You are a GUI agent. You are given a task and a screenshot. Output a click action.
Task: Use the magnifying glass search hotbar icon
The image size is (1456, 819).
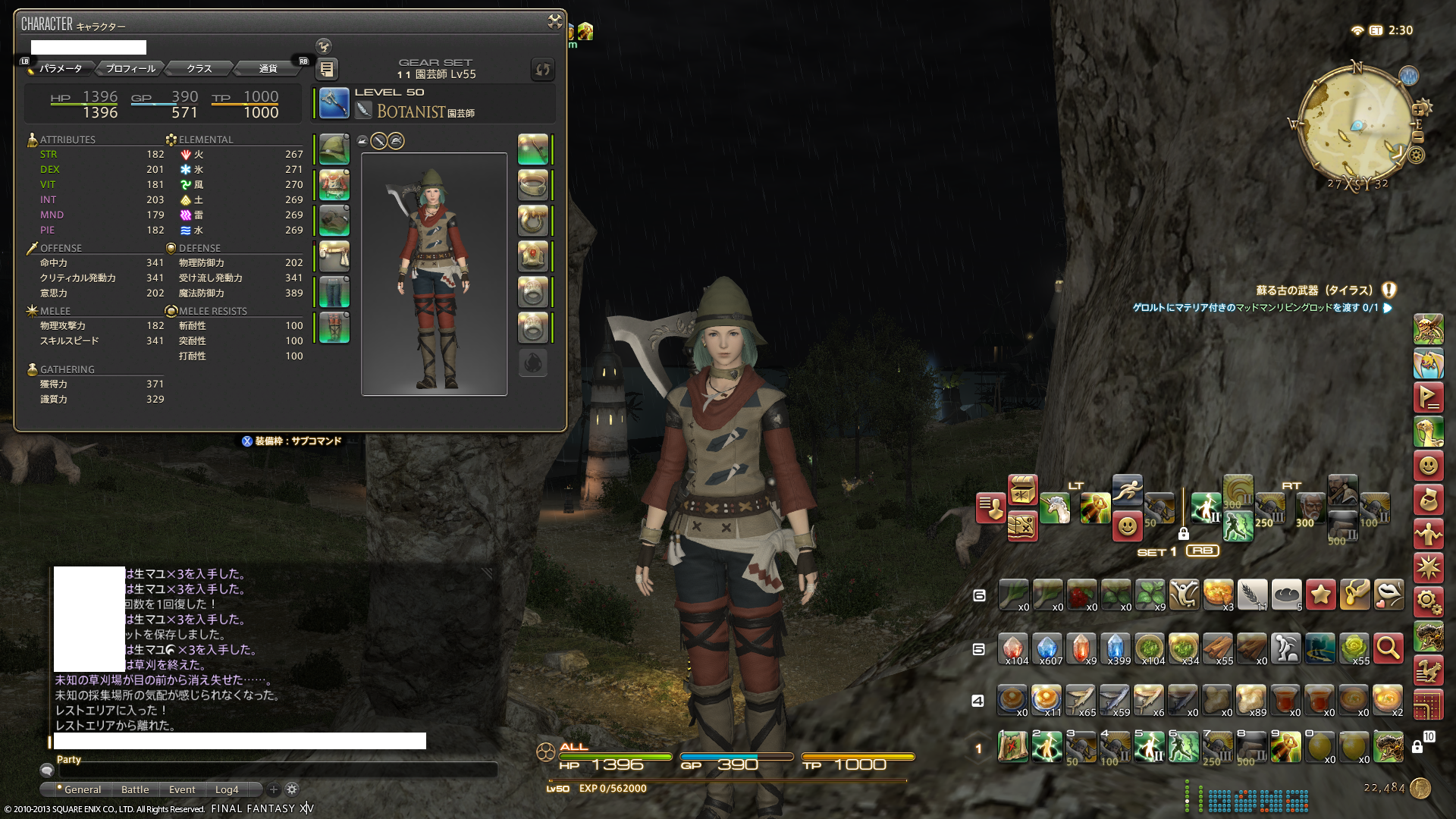(1388, 649)
